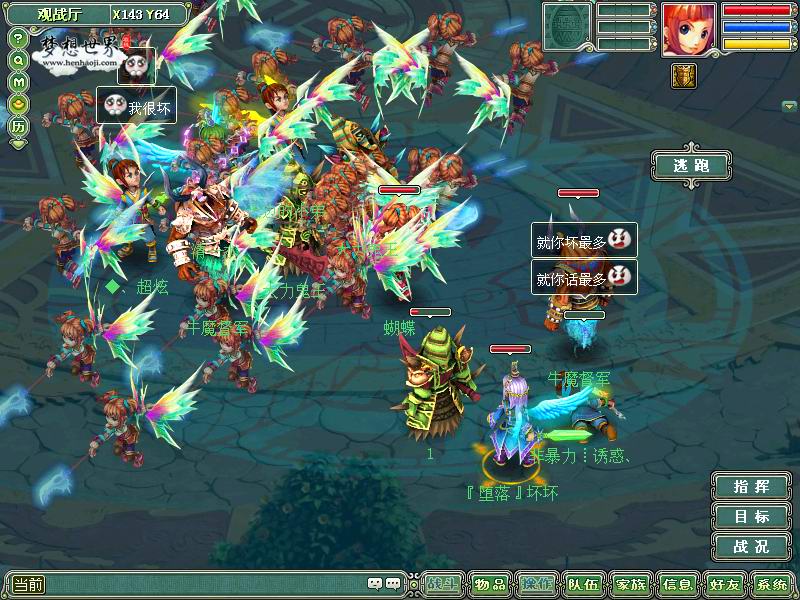Viewport: 800px width, 600px height.
Task: Click the round M map icon
Action: (18, 81)
